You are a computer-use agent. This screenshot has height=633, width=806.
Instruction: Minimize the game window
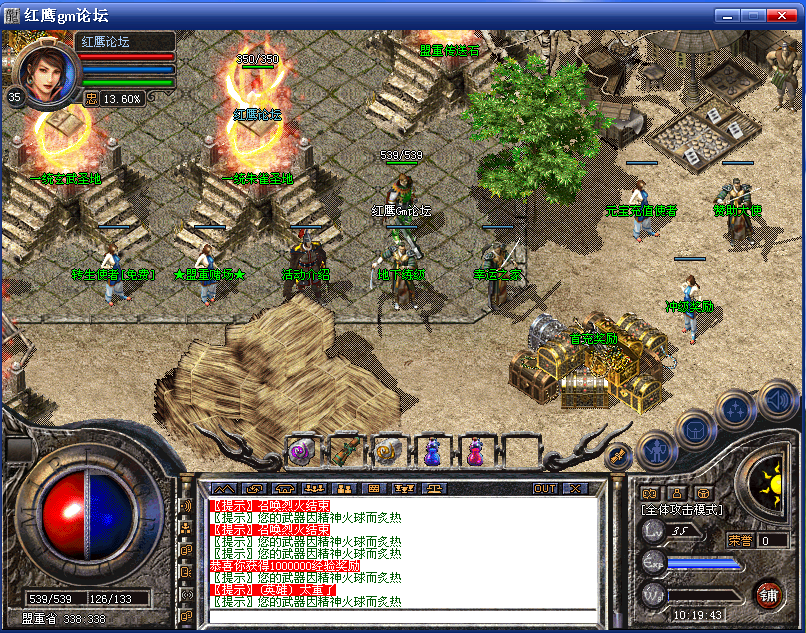click(x=727, y=15)
